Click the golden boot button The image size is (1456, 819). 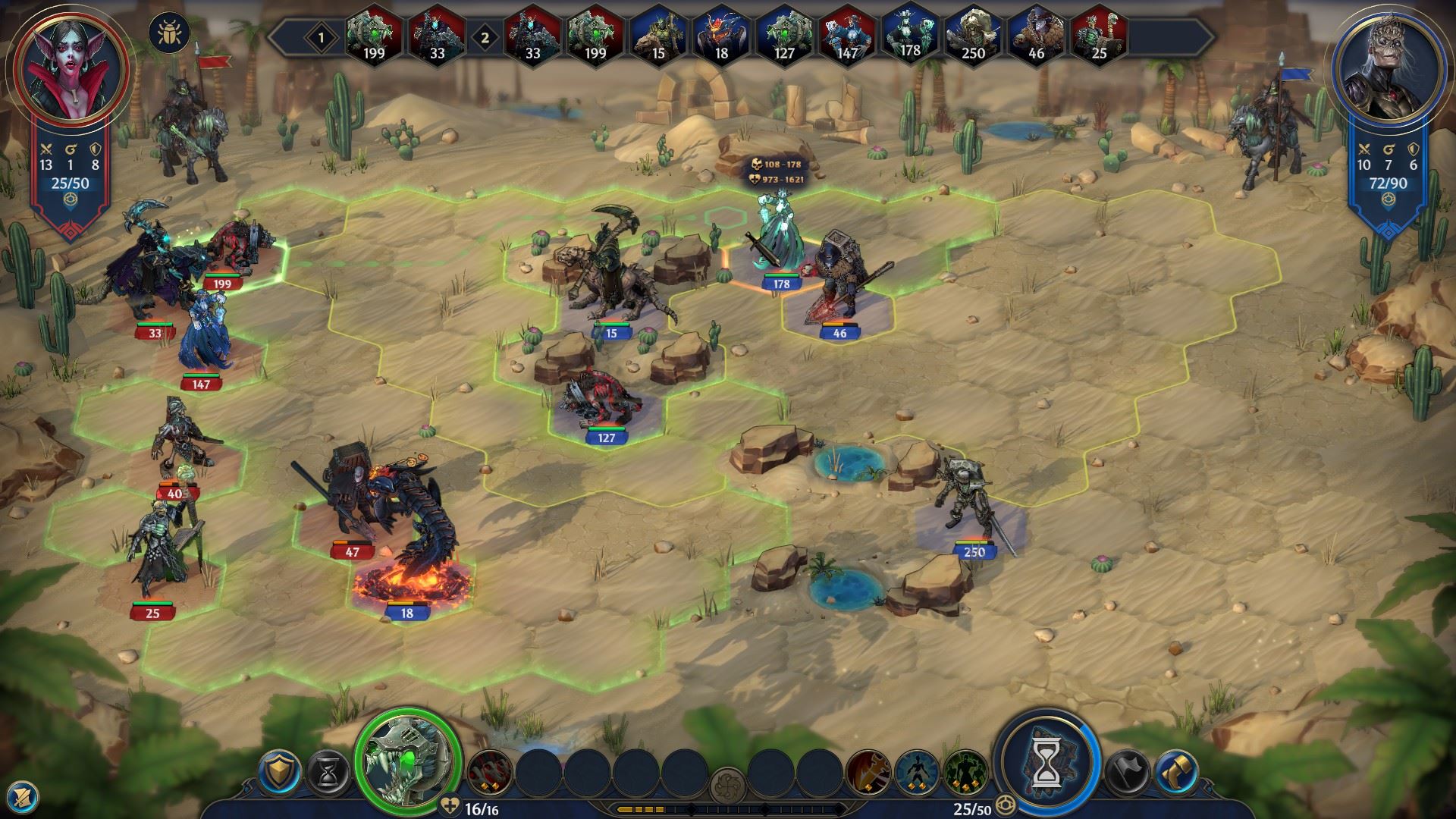pyautogui.click(x=1176, y=773)
